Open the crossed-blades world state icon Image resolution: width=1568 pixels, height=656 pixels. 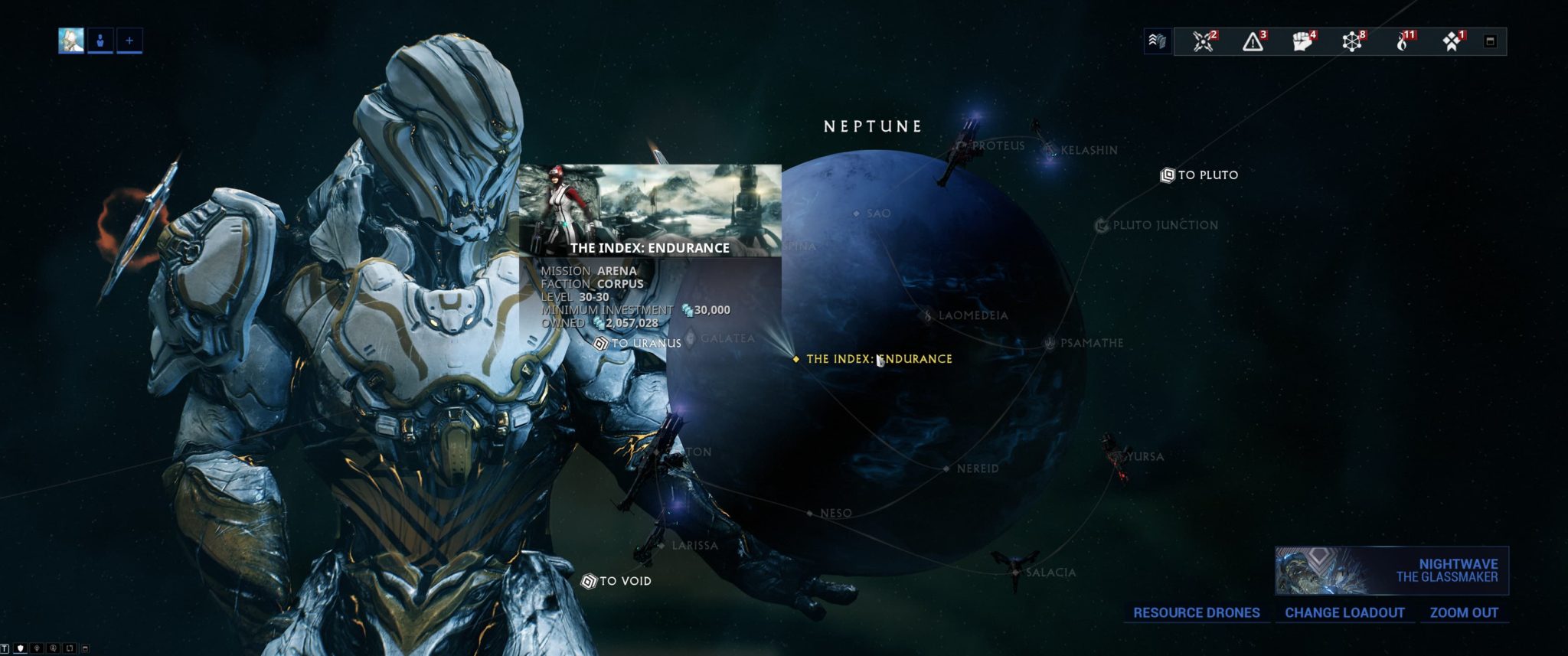[x=1204, y=41]
